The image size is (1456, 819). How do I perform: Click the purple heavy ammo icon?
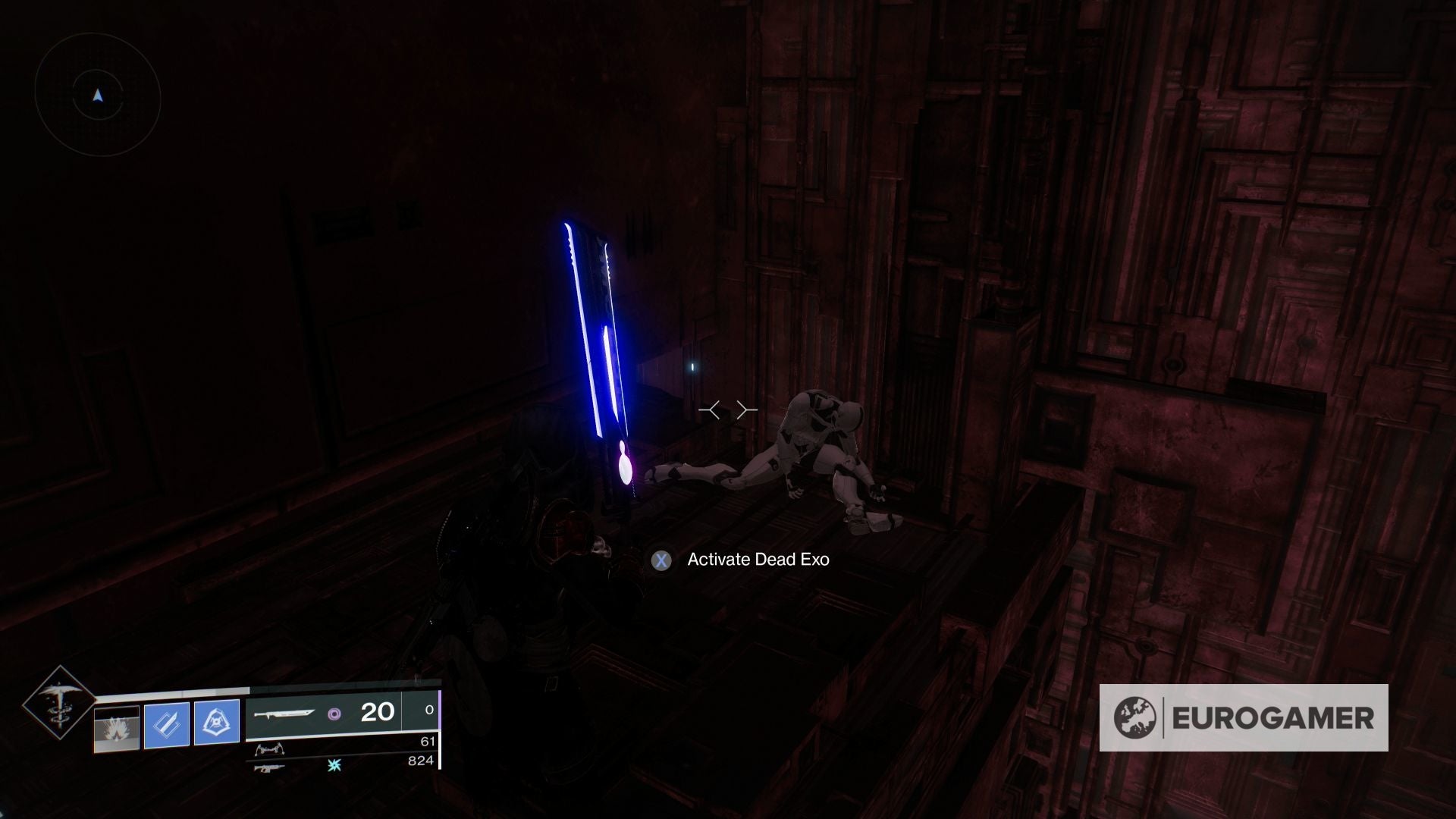pos(336,713)
